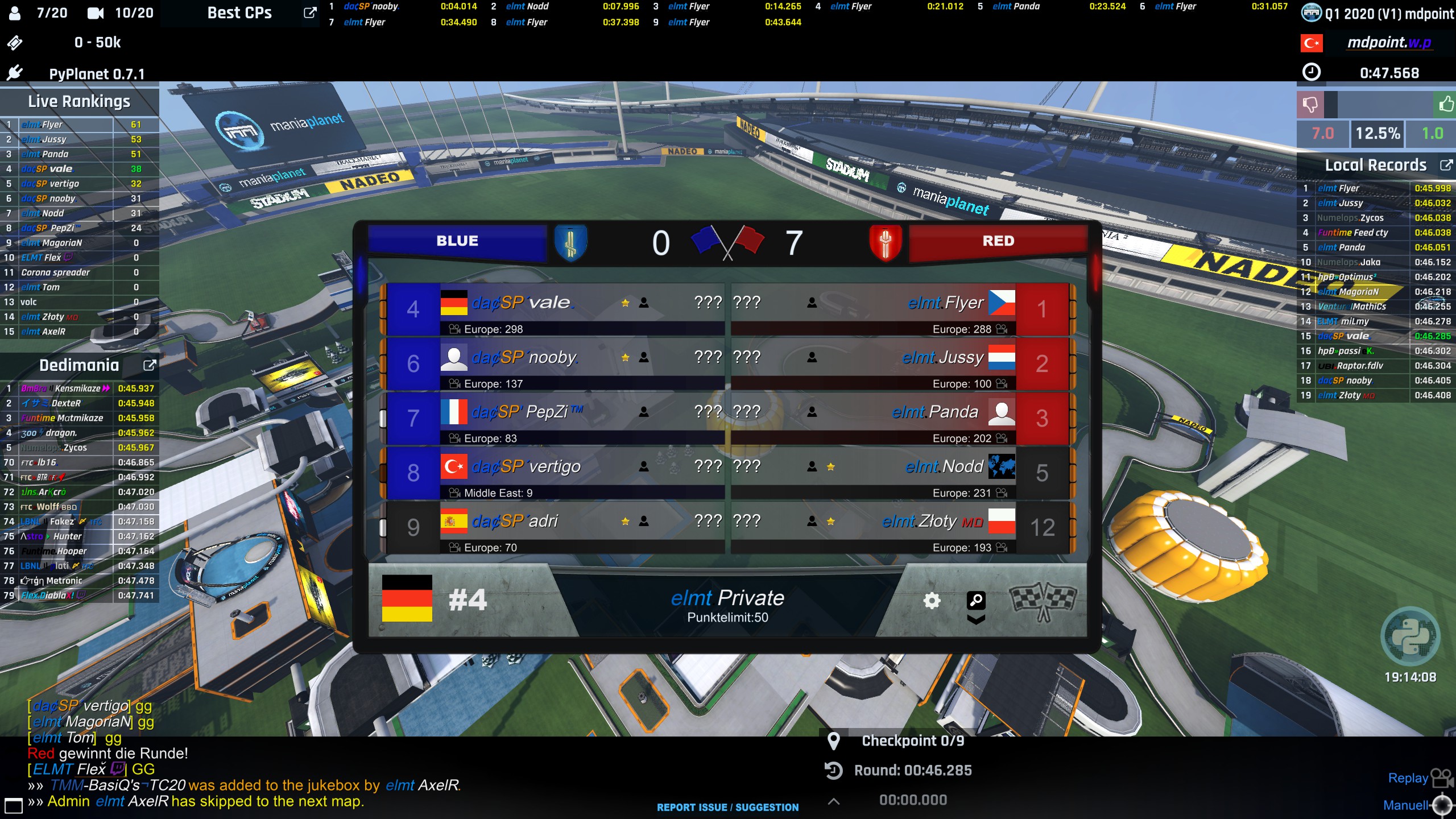Open the chat box icon
This screenshot has height=819, width=1456.
click(13, 805)
